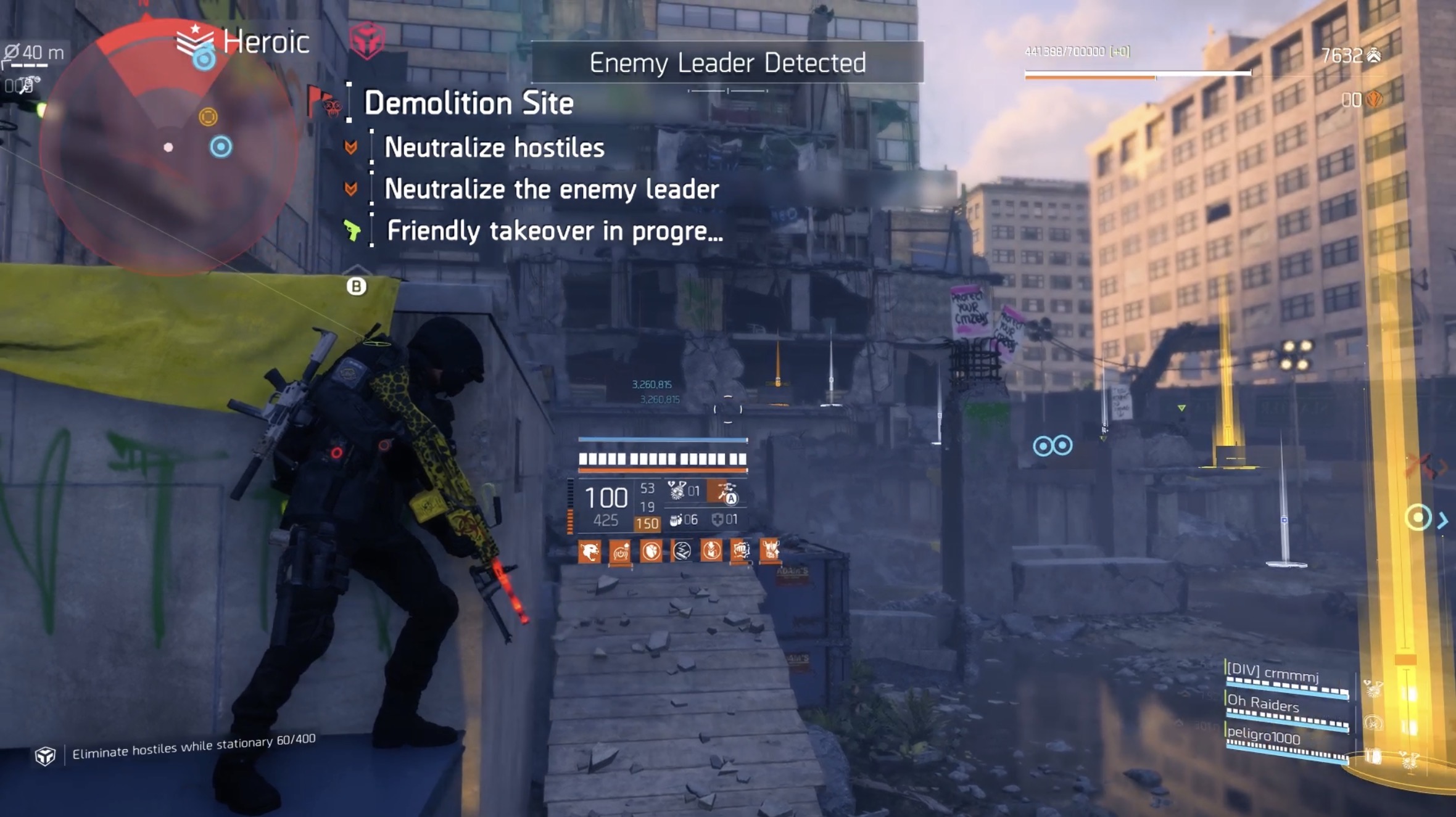
Task: Select the snarling cat buff icon
Action: pos(589,551)
